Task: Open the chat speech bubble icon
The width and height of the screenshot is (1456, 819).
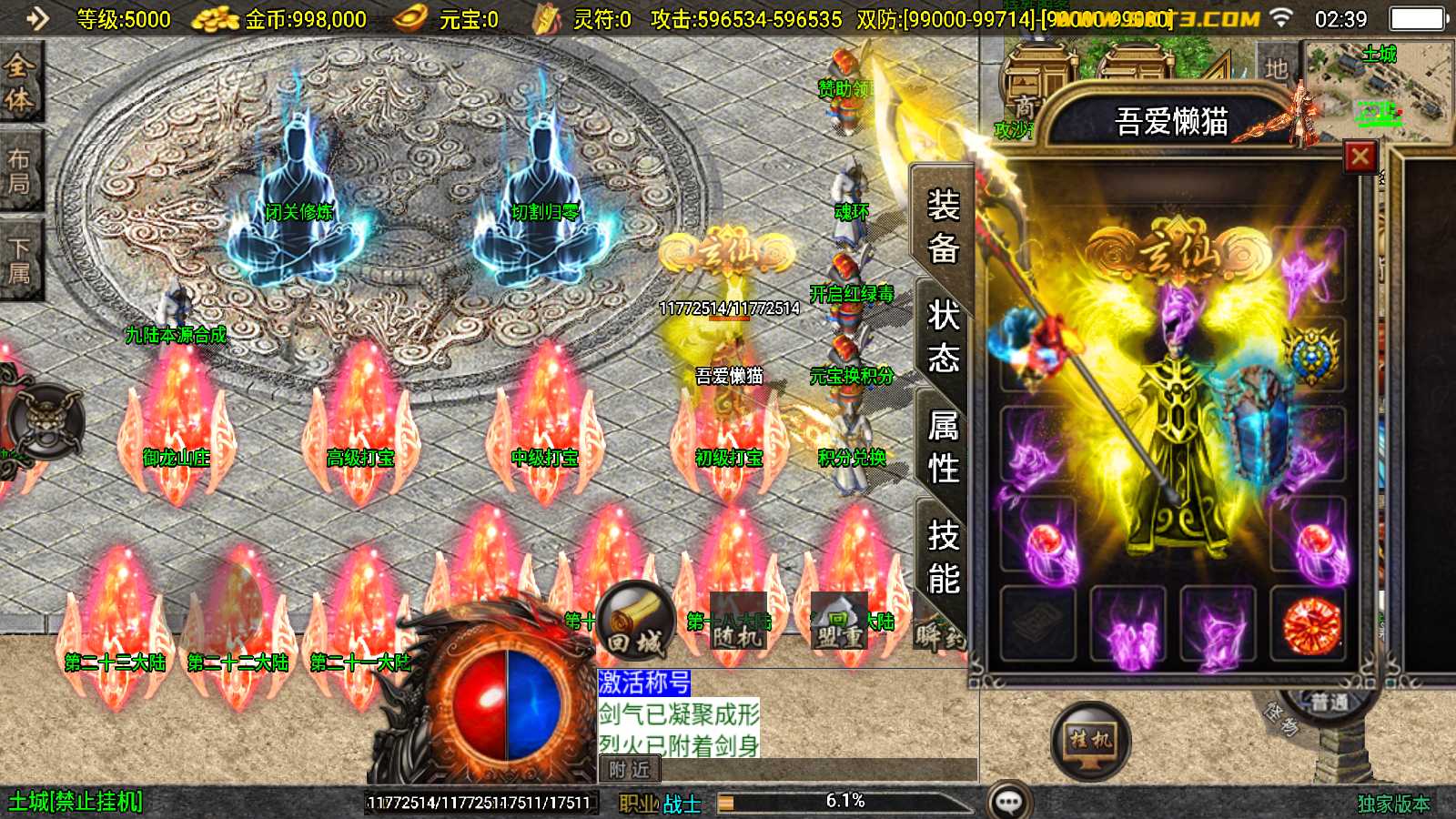Action: (x=1008, y=802)
